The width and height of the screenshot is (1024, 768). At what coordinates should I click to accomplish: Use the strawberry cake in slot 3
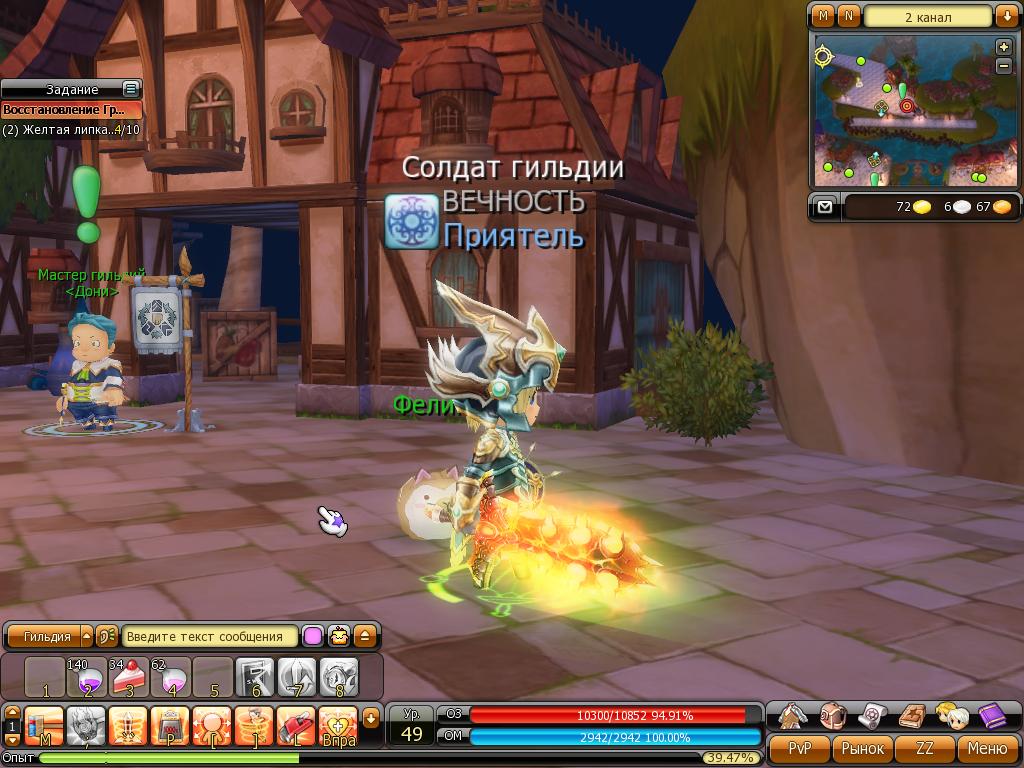click(x=128, y=677)
